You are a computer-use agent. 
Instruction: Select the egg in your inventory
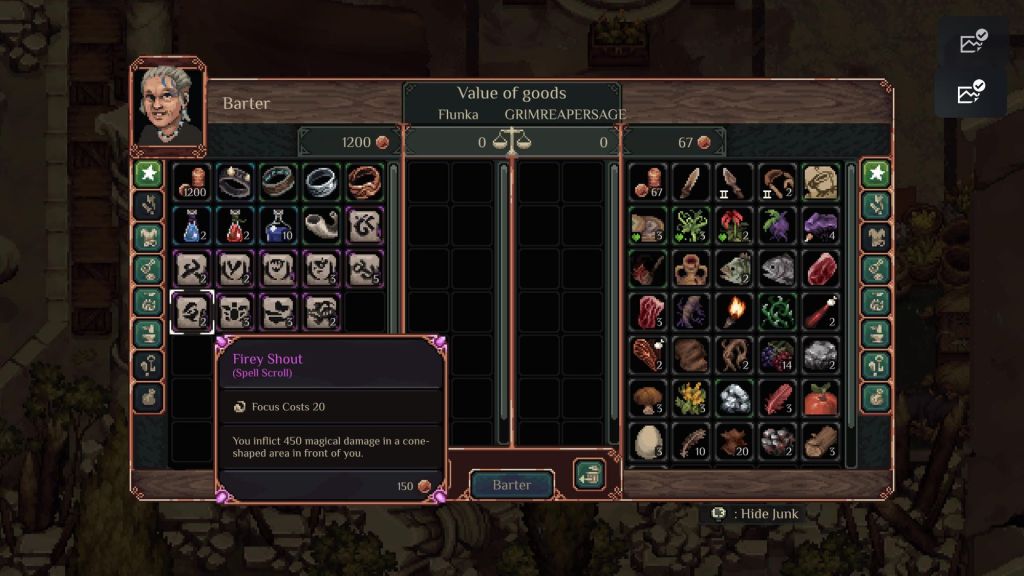[x=647, y=441]
